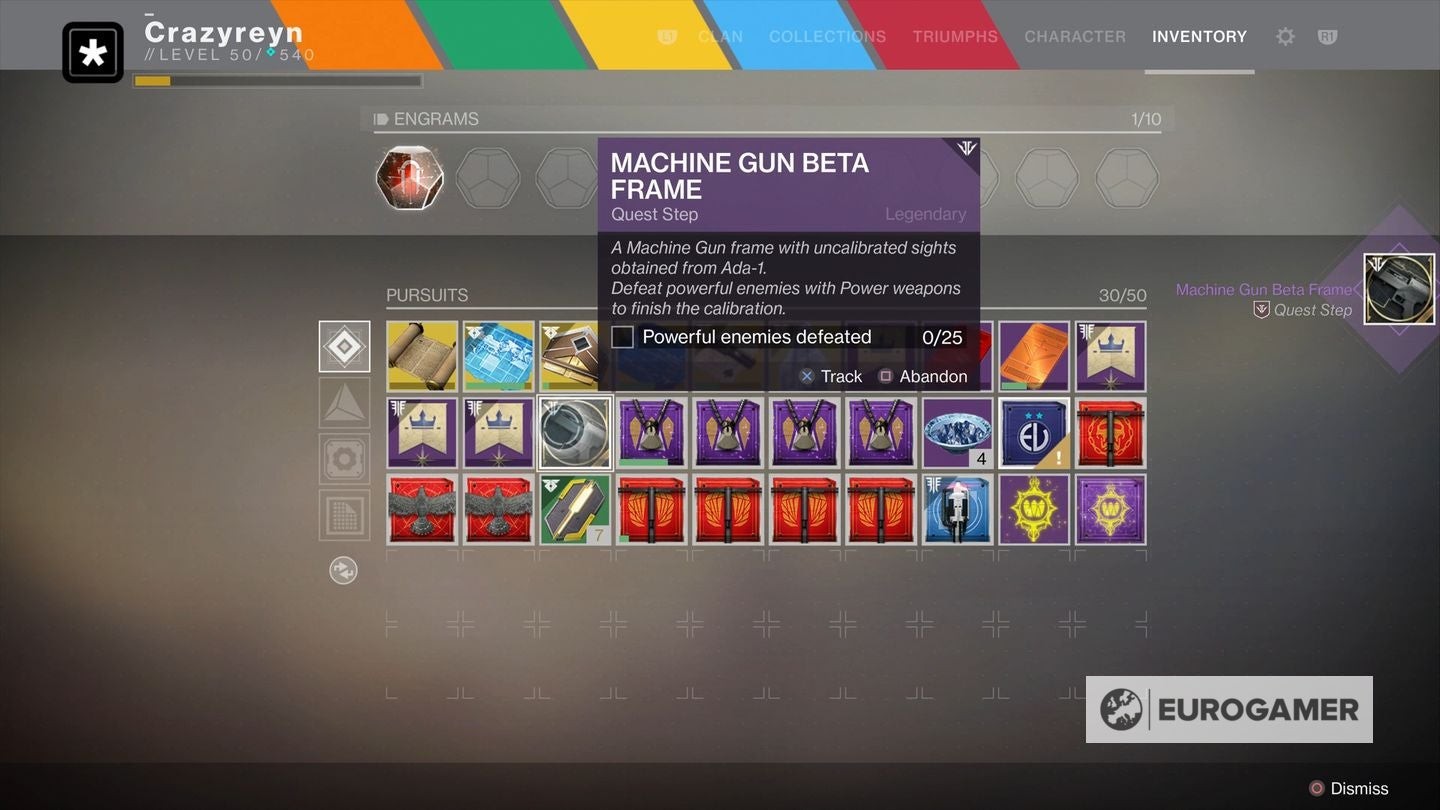Open the settings gear in the top bar
1440x810 pixels.
pyautogui.click(x=1286, y=36)
